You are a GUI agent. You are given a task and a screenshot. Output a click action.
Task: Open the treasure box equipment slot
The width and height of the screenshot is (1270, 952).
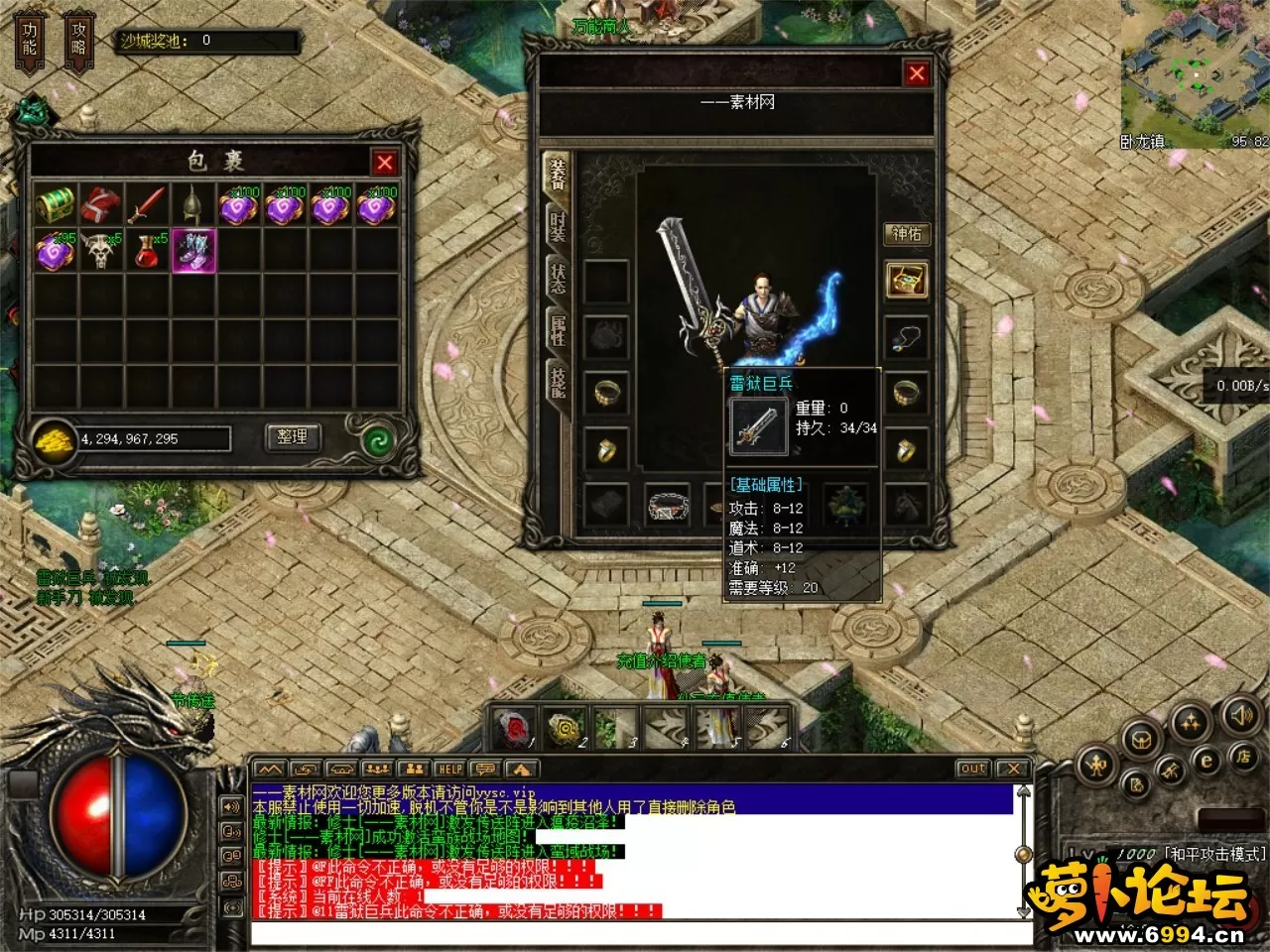click(906, 281)
